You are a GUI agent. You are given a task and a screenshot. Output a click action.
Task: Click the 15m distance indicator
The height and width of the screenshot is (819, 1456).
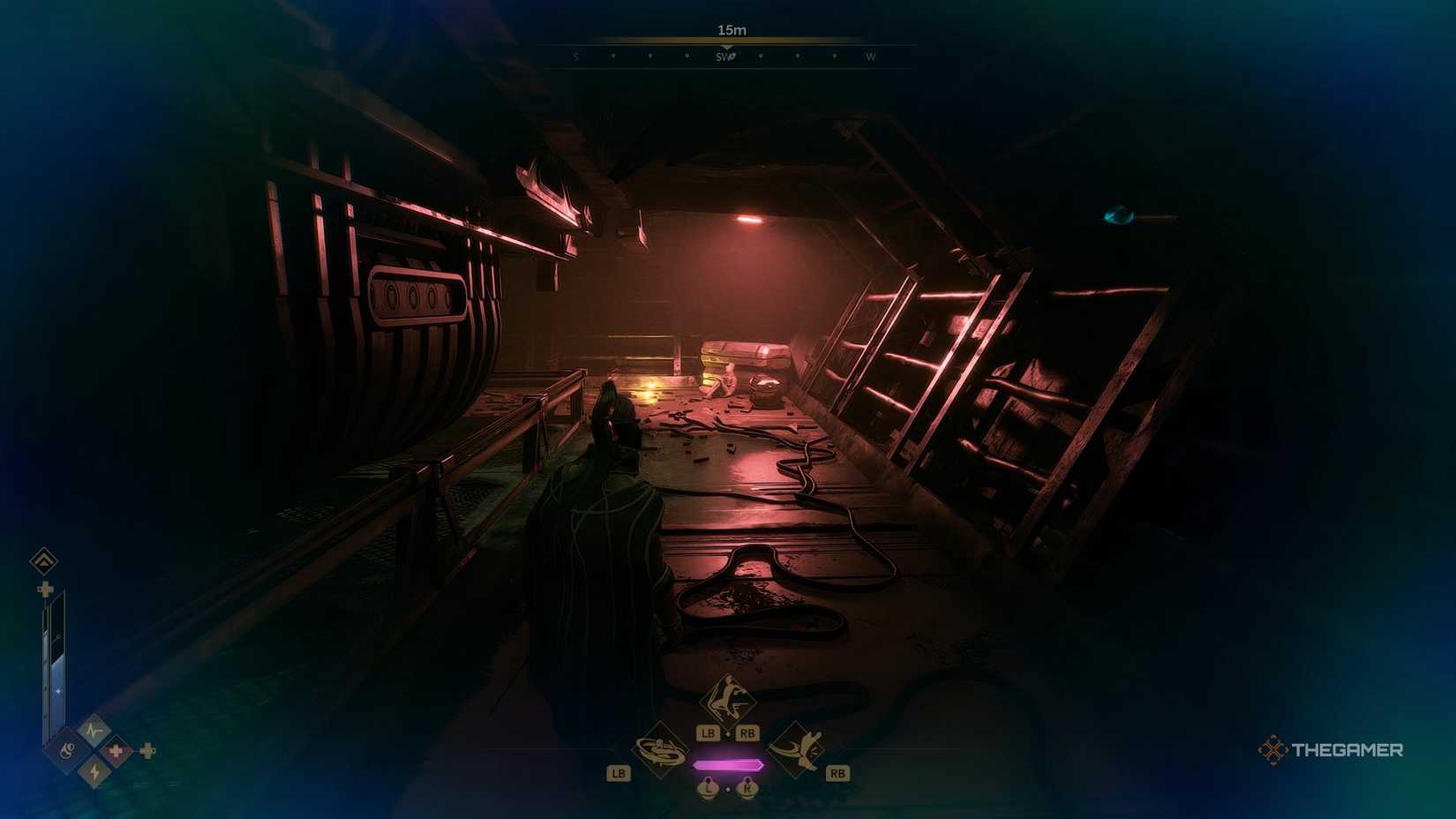point(732,29)
